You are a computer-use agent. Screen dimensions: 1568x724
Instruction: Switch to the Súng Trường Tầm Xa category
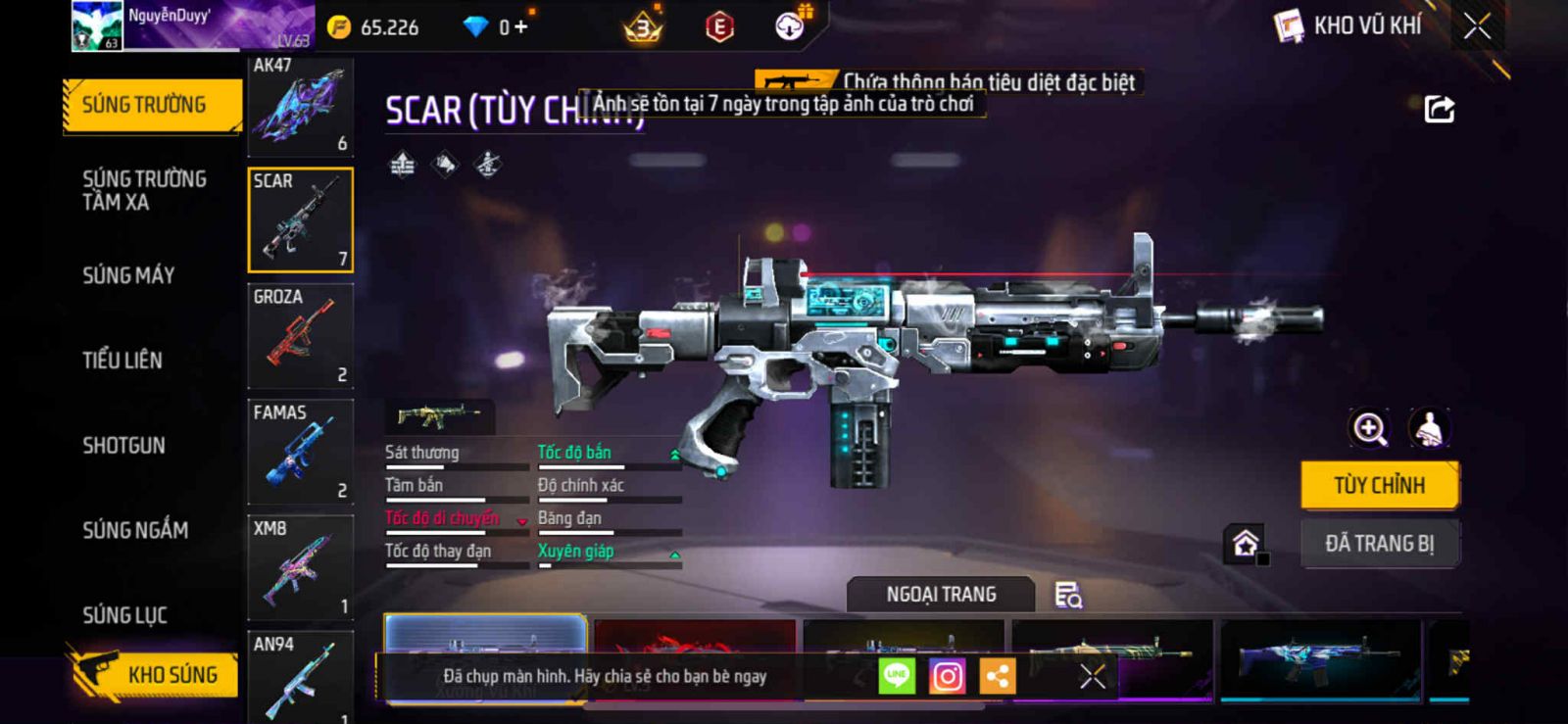pos(144,190)
